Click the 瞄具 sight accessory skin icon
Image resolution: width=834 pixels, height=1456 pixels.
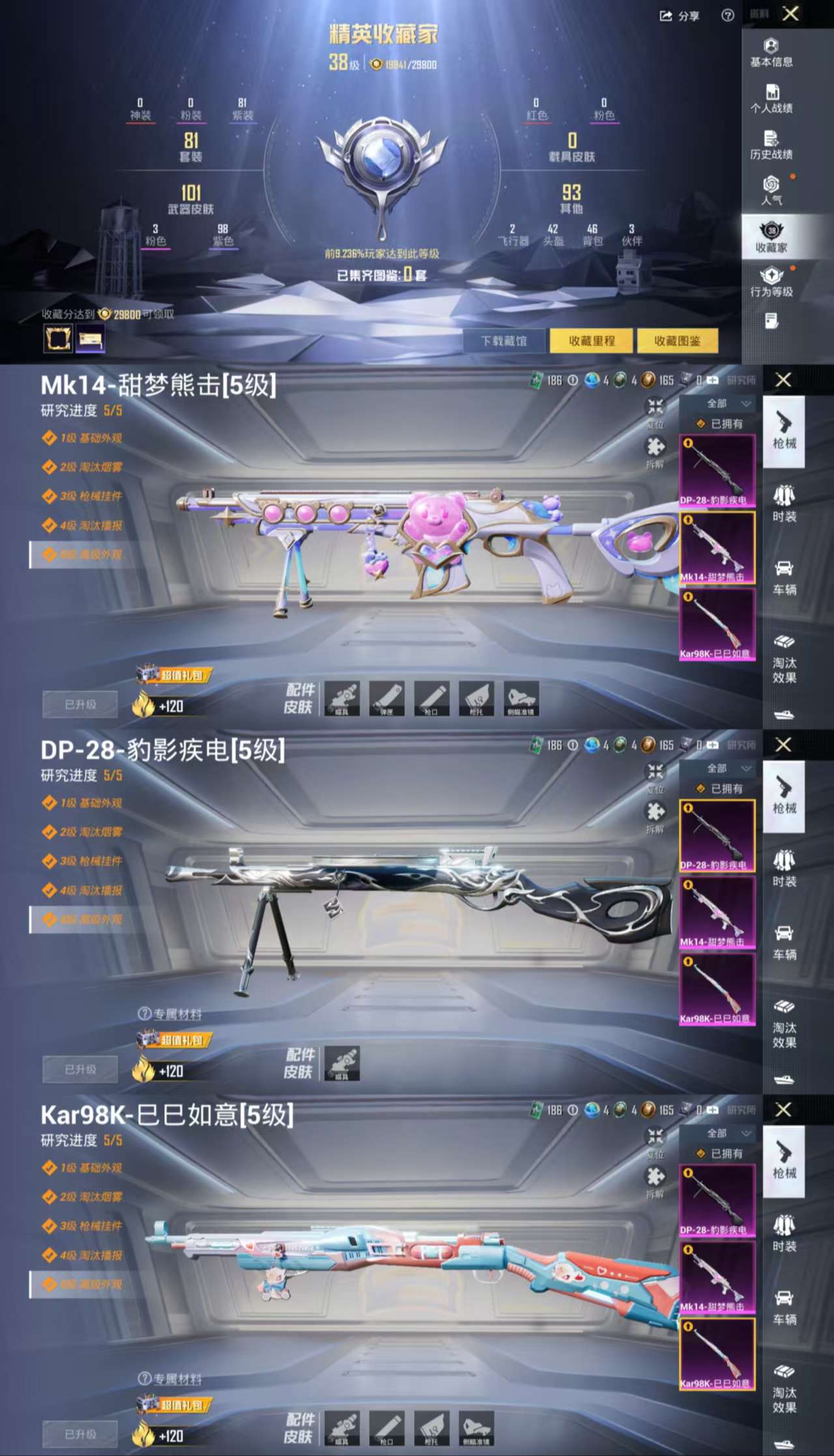click(x=342, y=699)
